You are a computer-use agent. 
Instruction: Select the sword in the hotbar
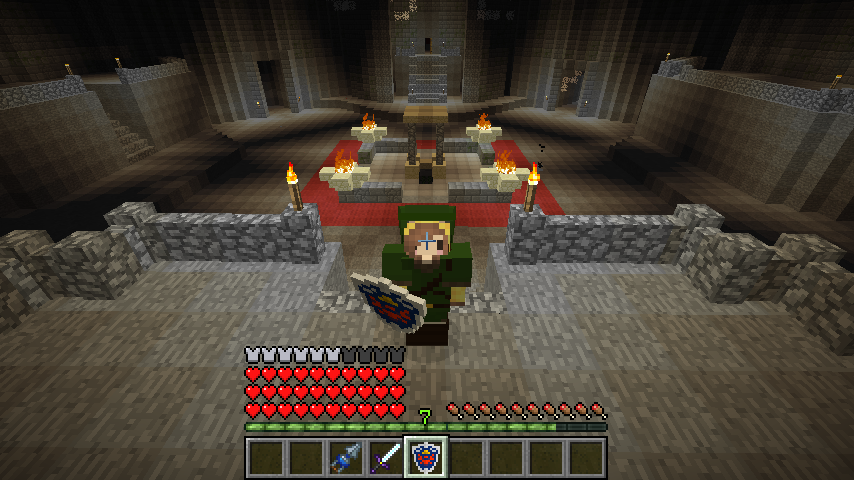tap(385, 458)
